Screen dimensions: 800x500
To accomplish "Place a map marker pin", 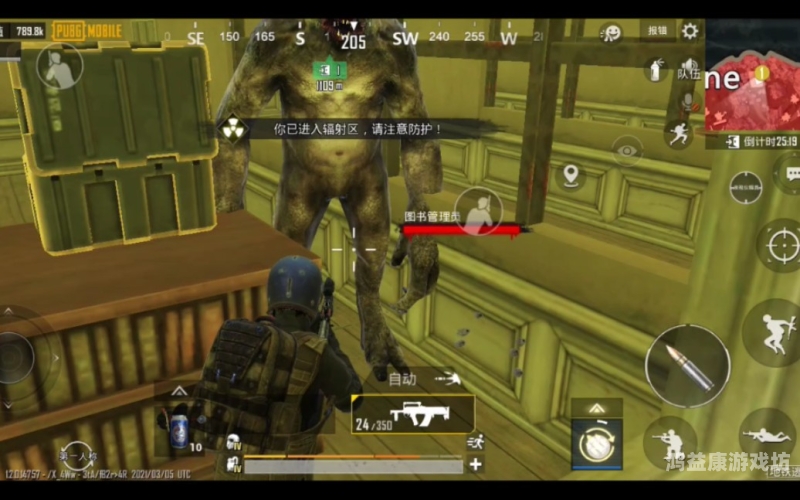I will pos(571,176).
